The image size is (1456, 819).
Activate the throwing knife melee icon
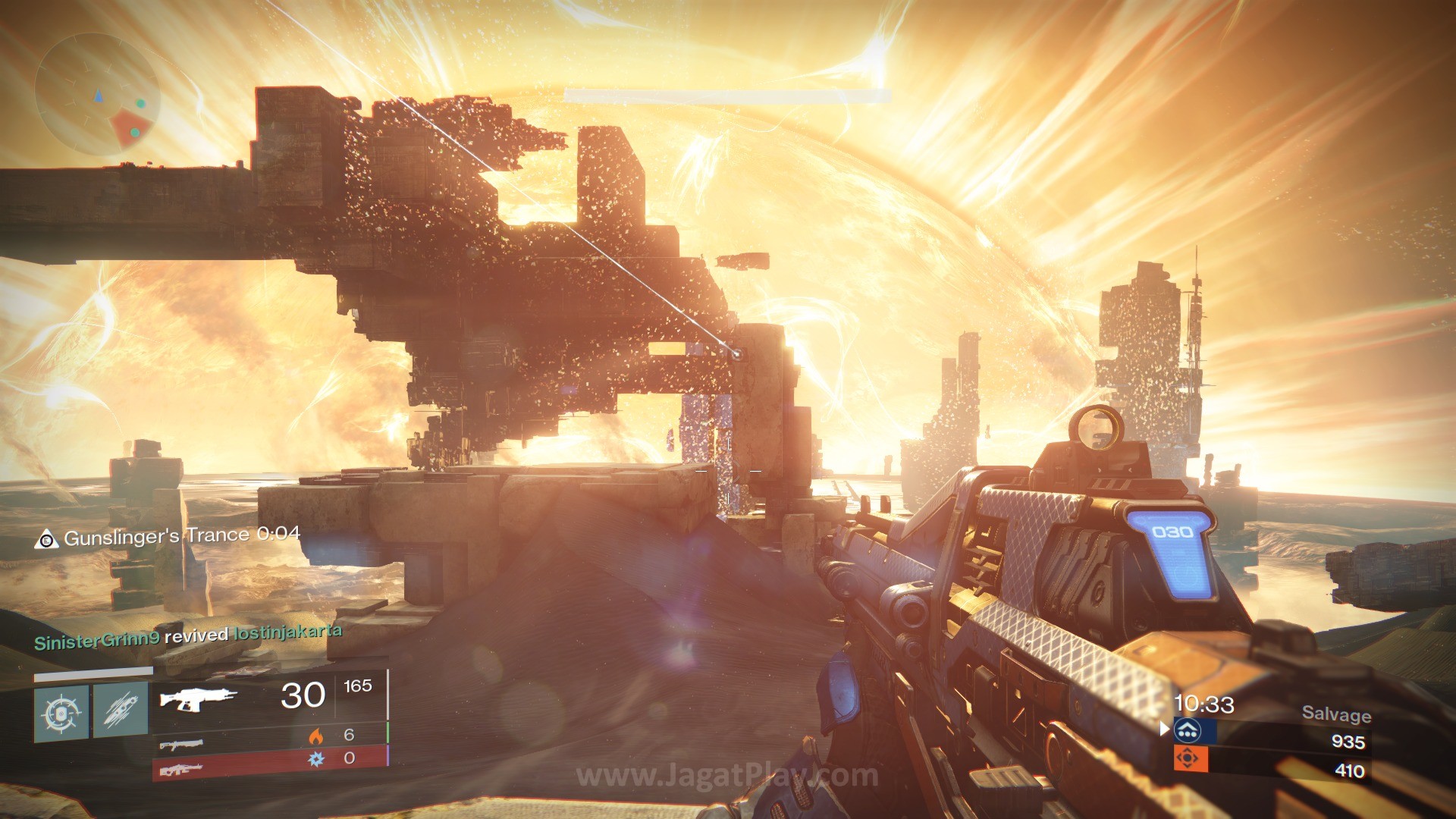click(121, 710)
